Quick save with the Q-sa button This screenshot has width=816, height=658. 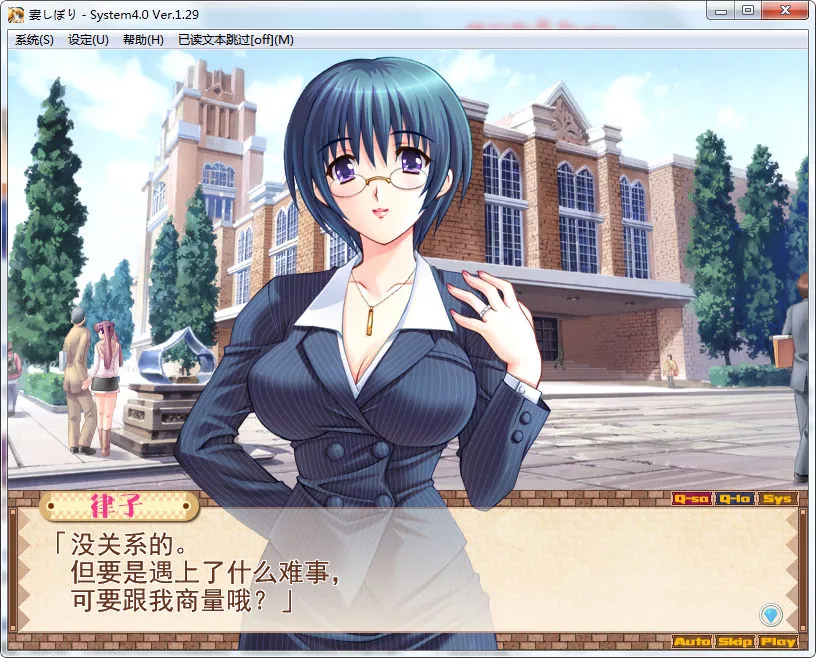pyautogui.click(x=691, y=498)
